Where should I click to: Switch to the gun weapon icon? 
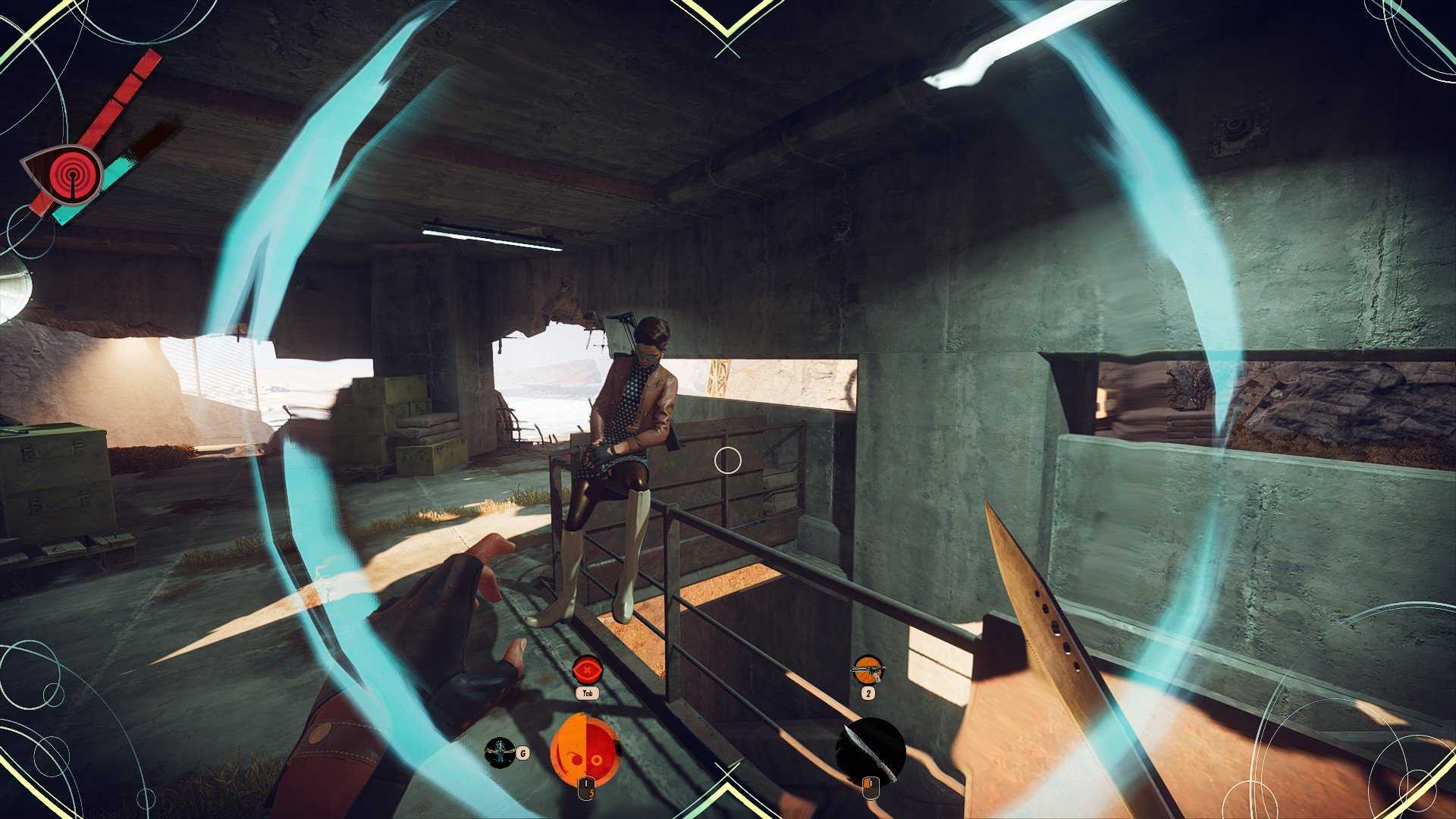click(x=868, y=670)
